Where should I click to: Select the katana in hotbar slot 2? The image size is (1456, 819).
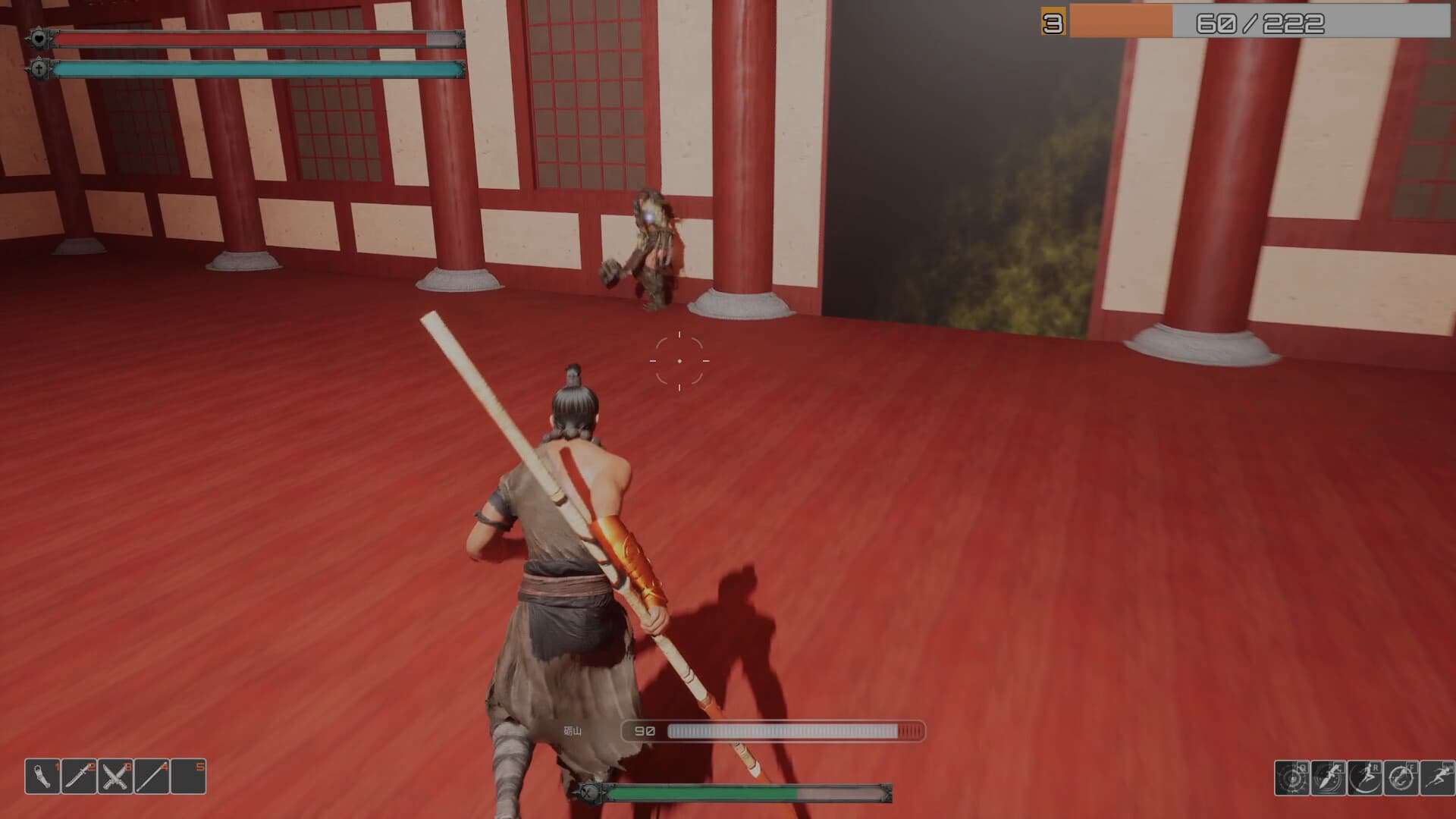pos(78,777)
